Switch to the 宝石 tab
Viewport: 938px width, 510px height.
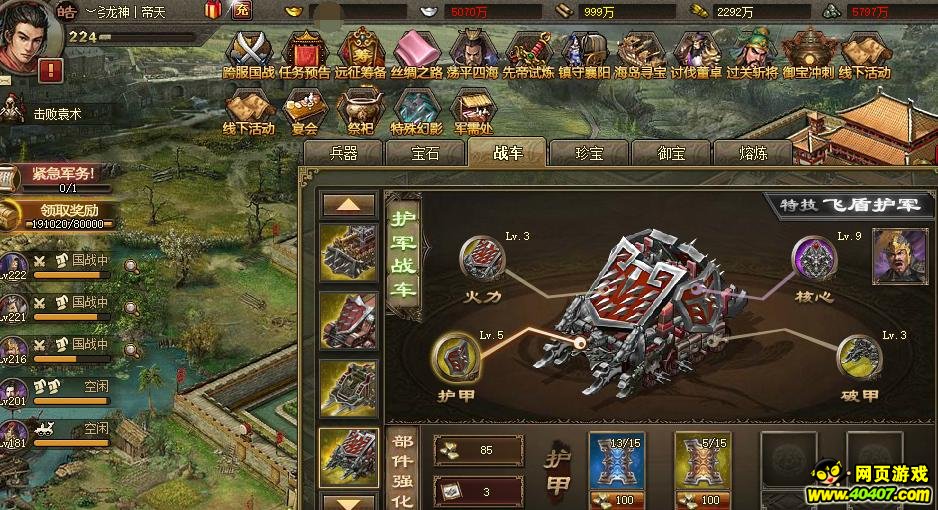click(x=425, y=153)
